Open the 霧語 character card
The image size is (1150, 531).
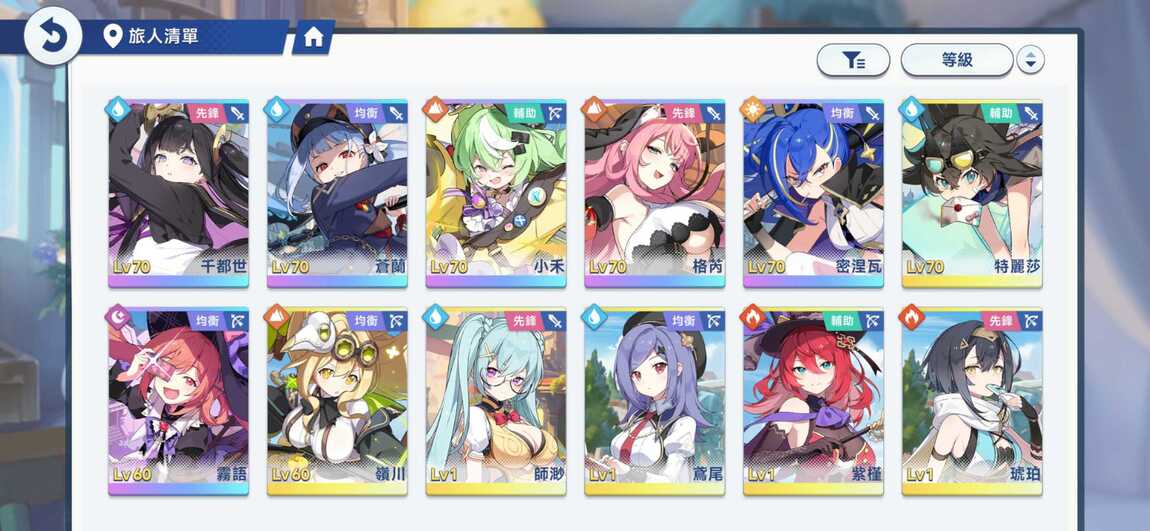pos(178,401)
